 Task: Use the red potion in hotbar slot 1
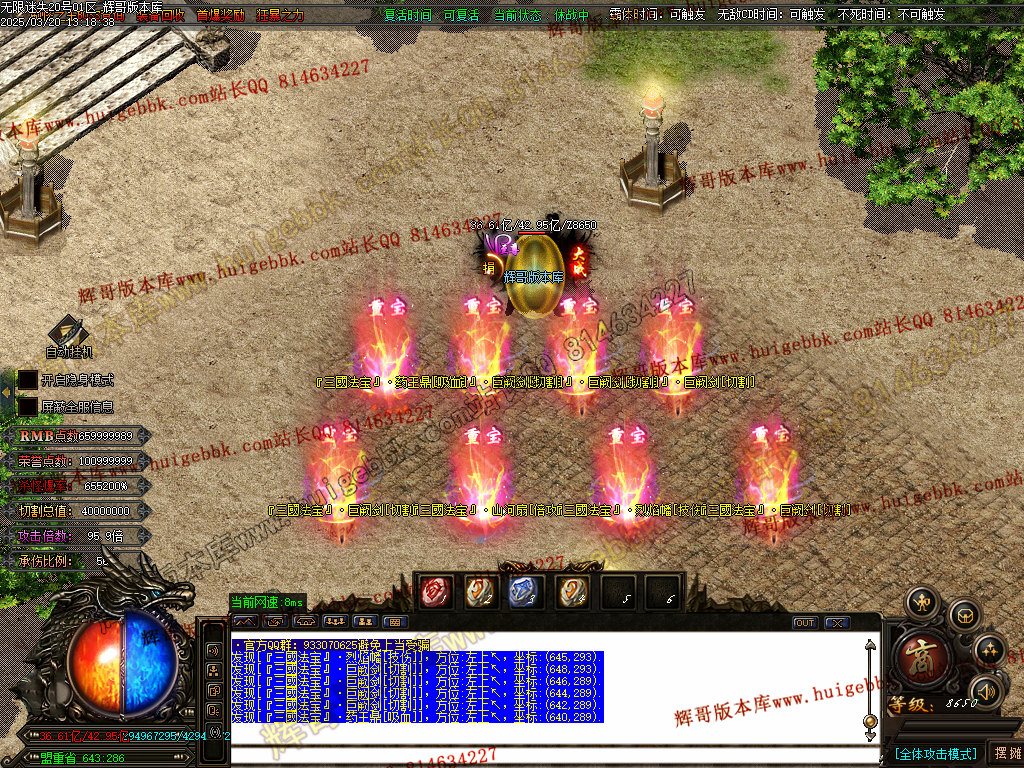tap(435, 592)
